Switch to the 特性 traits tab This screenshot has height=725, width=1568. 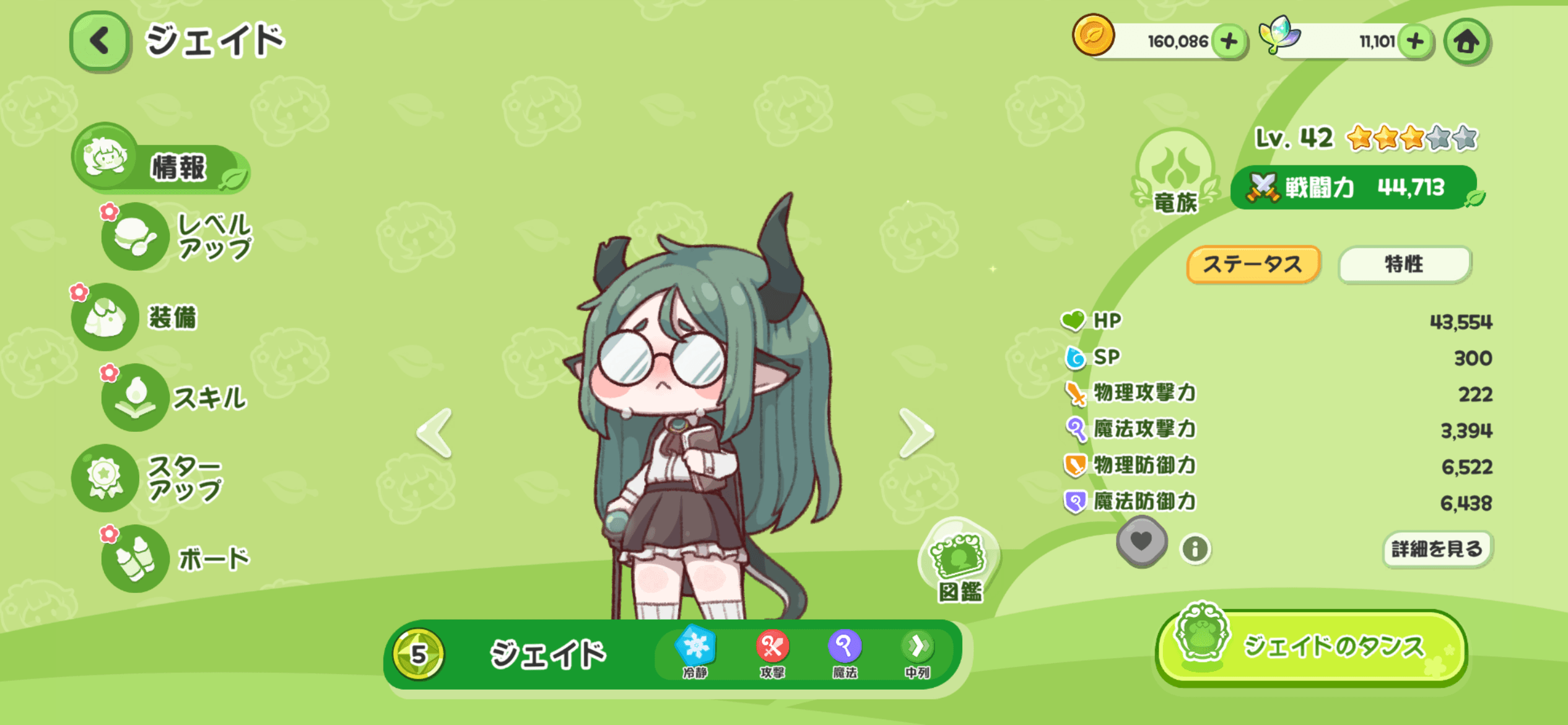(1403, 265)
